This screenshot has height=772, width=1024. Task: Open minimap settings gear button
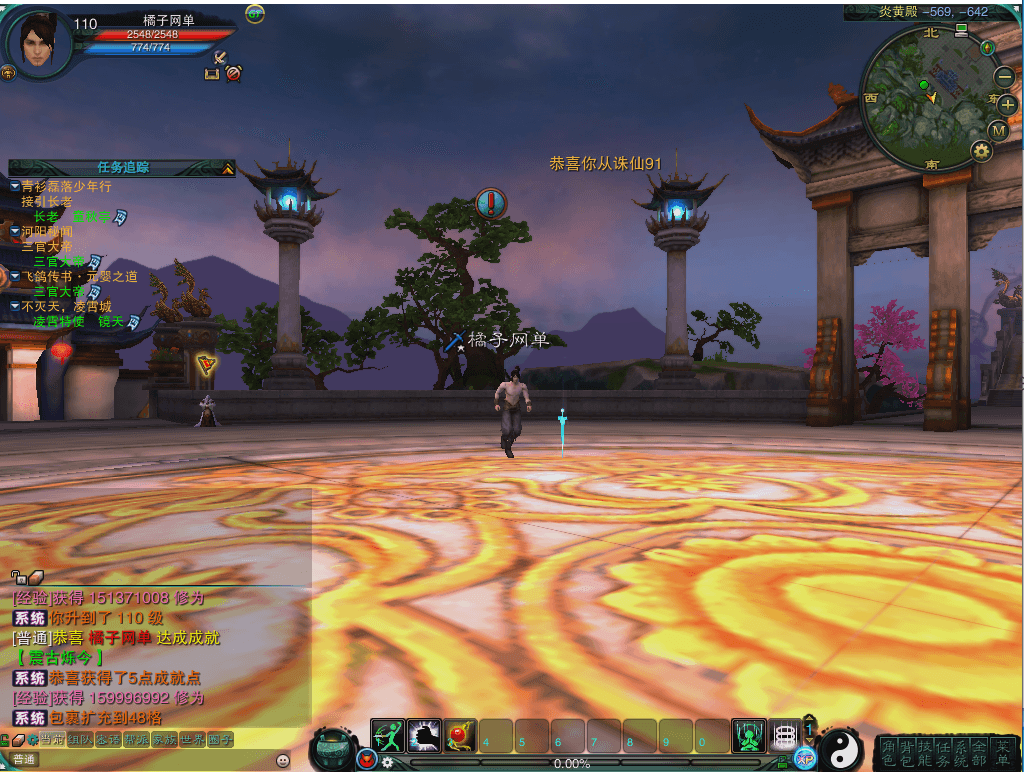click(x=981, y=151)
